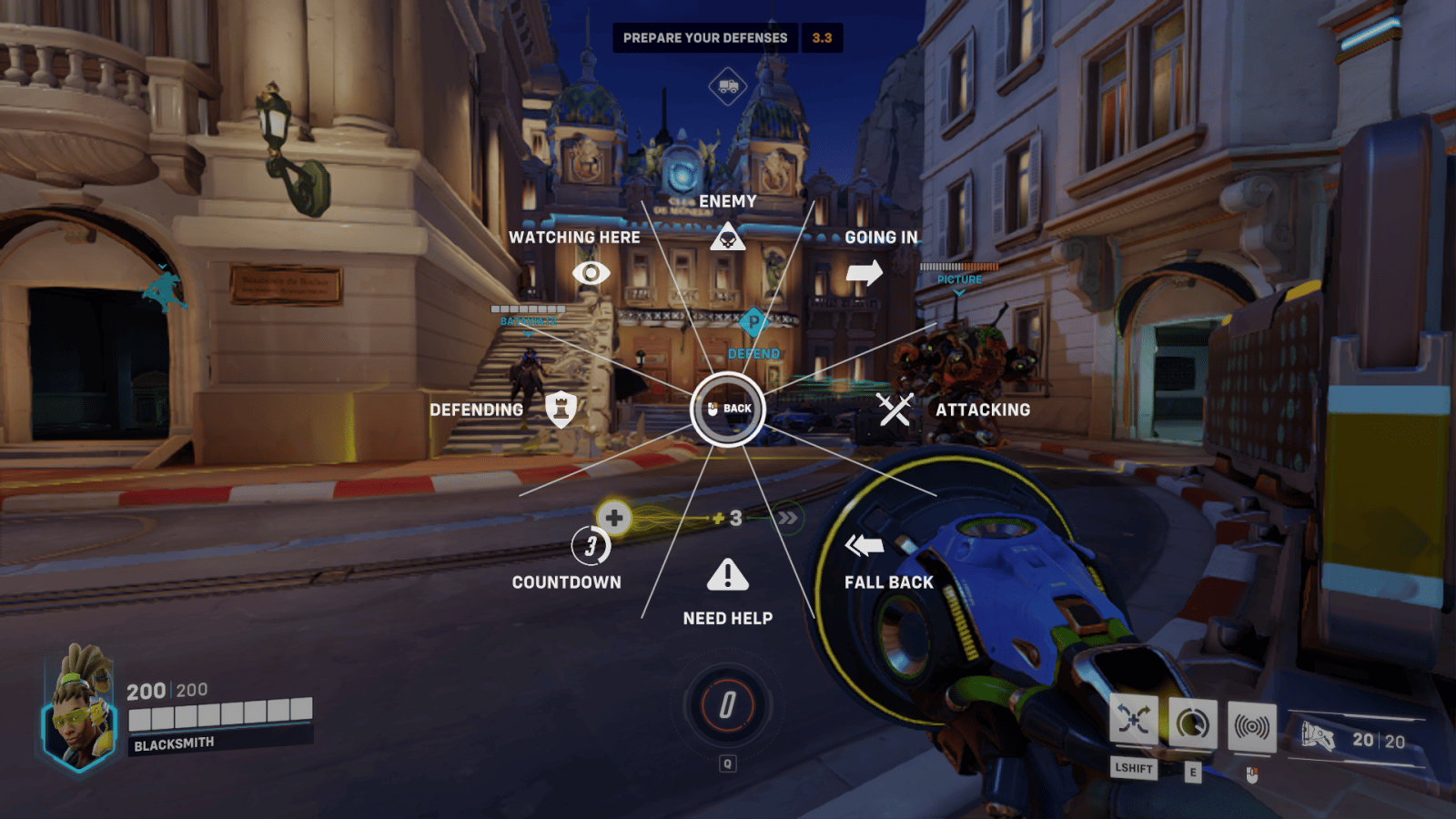Select the Watching Here eye icon

(591, 273)
